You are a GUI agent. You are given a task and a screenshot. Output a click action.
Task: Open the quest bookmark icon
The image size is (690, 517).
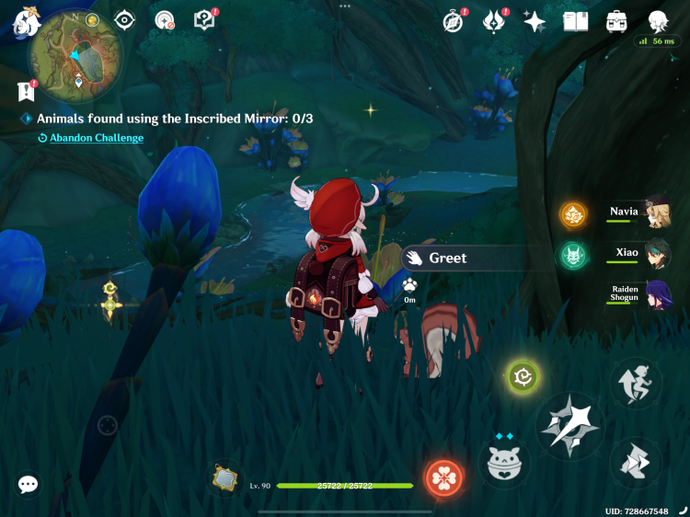click(27, 91)
